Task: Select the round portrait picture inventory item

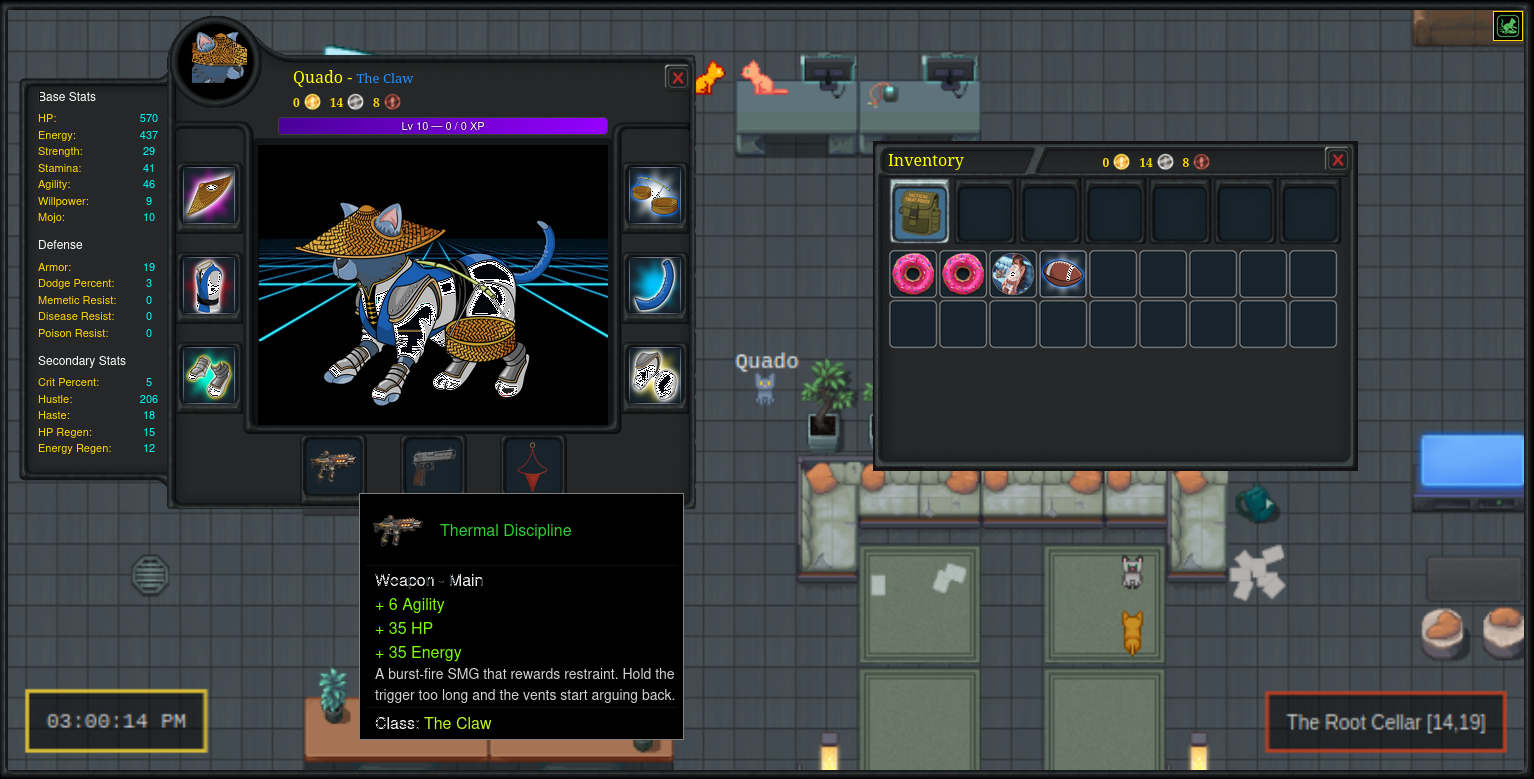Action: (x=1013, y=274)
